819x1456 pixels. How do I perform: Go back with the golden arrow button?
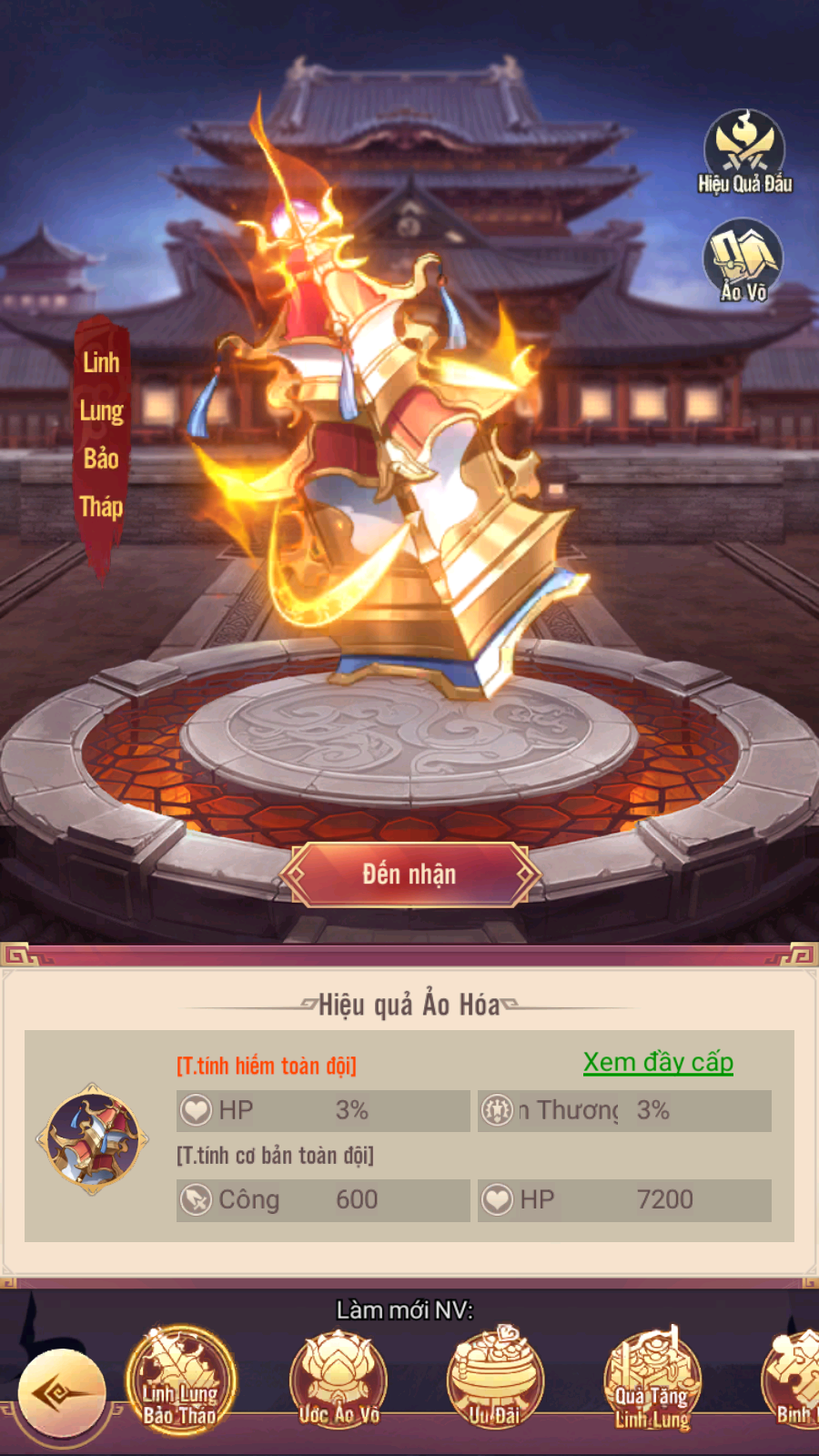click(62, 1393)
